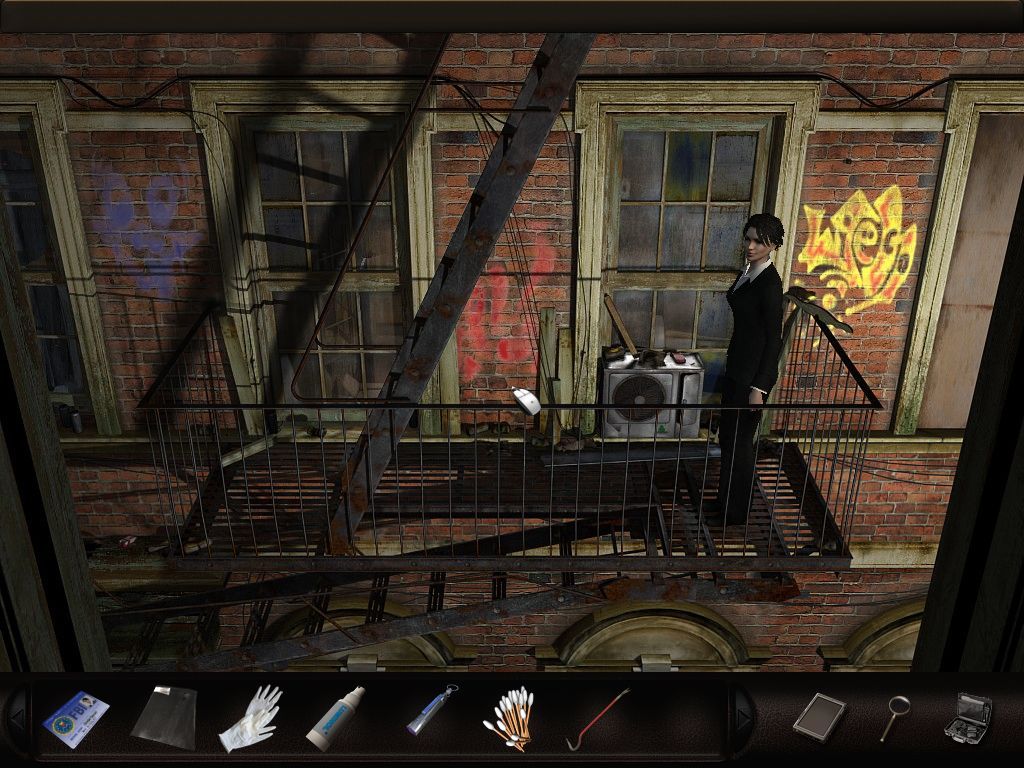Open the PDA device

tap(819, 716)
